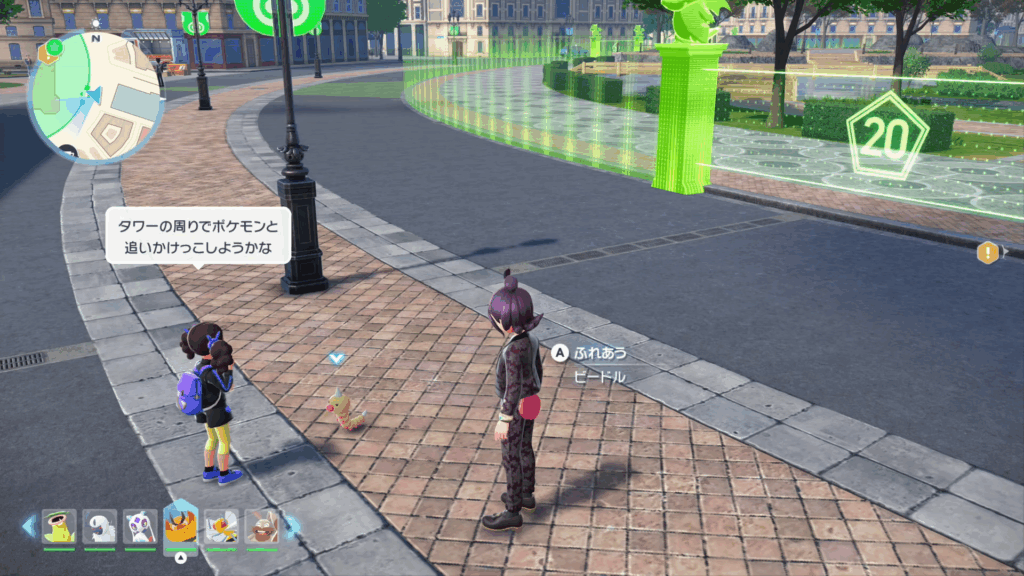Select the highlighted orange Pokémon party slot

180,523
